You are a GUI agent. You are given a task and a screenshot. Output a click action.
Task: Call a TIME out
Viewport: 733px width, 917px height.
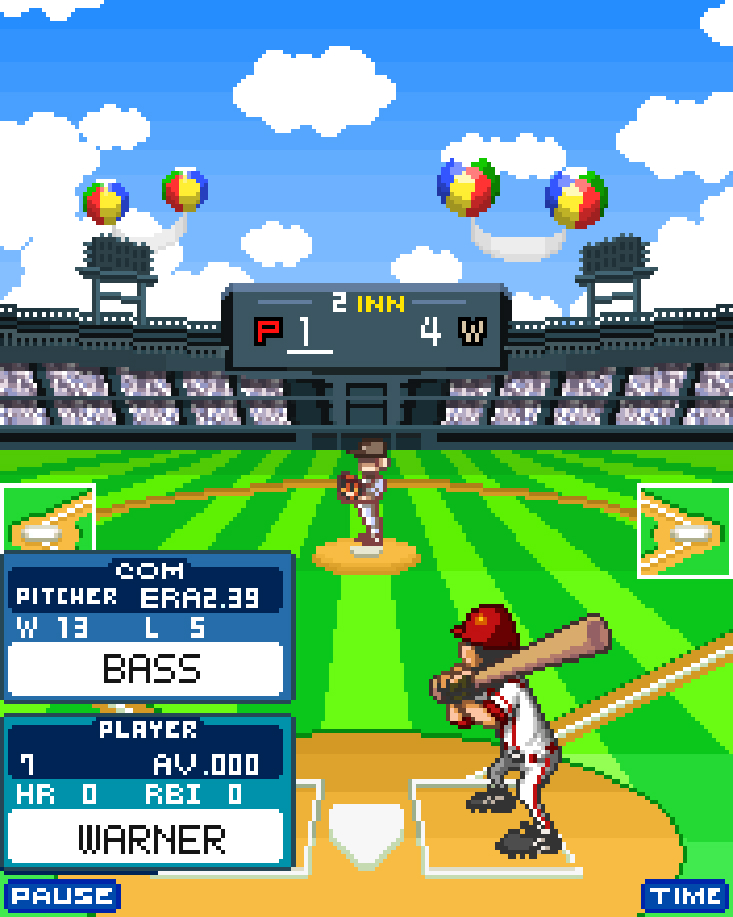tap(686, 895)
